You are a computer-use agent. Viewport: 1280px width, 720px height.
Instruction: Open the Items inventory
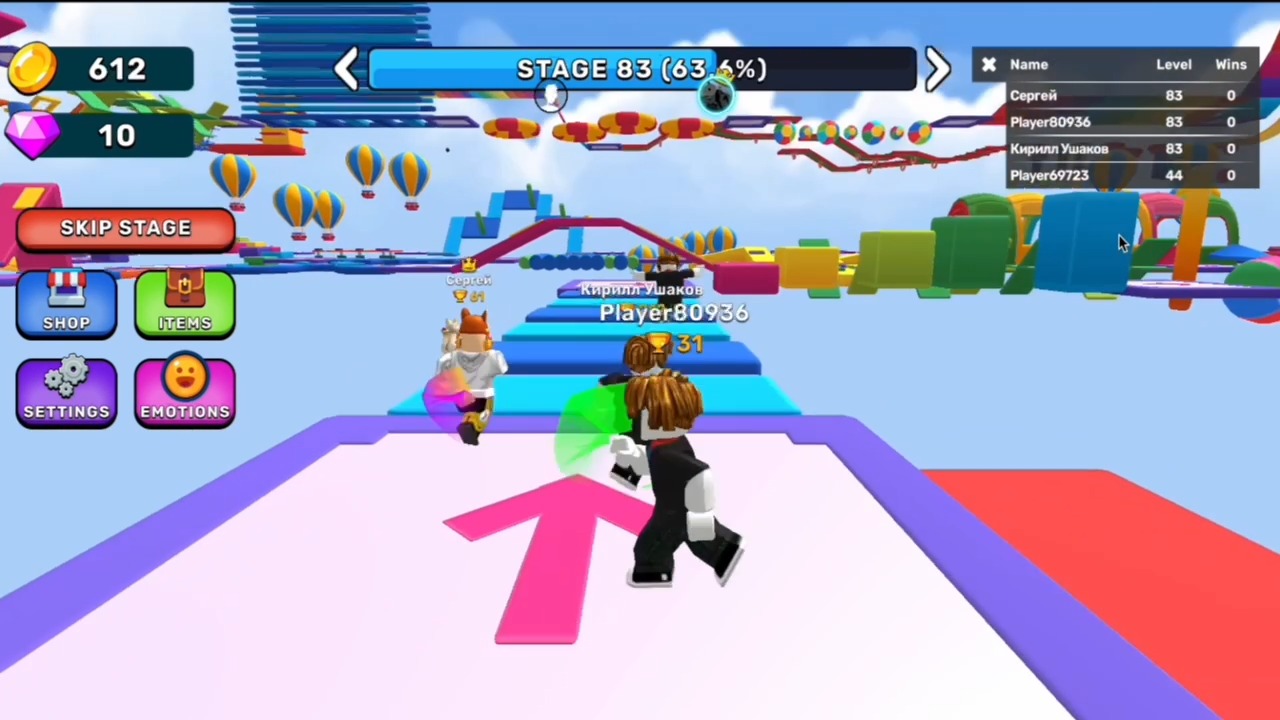[184, 305]
